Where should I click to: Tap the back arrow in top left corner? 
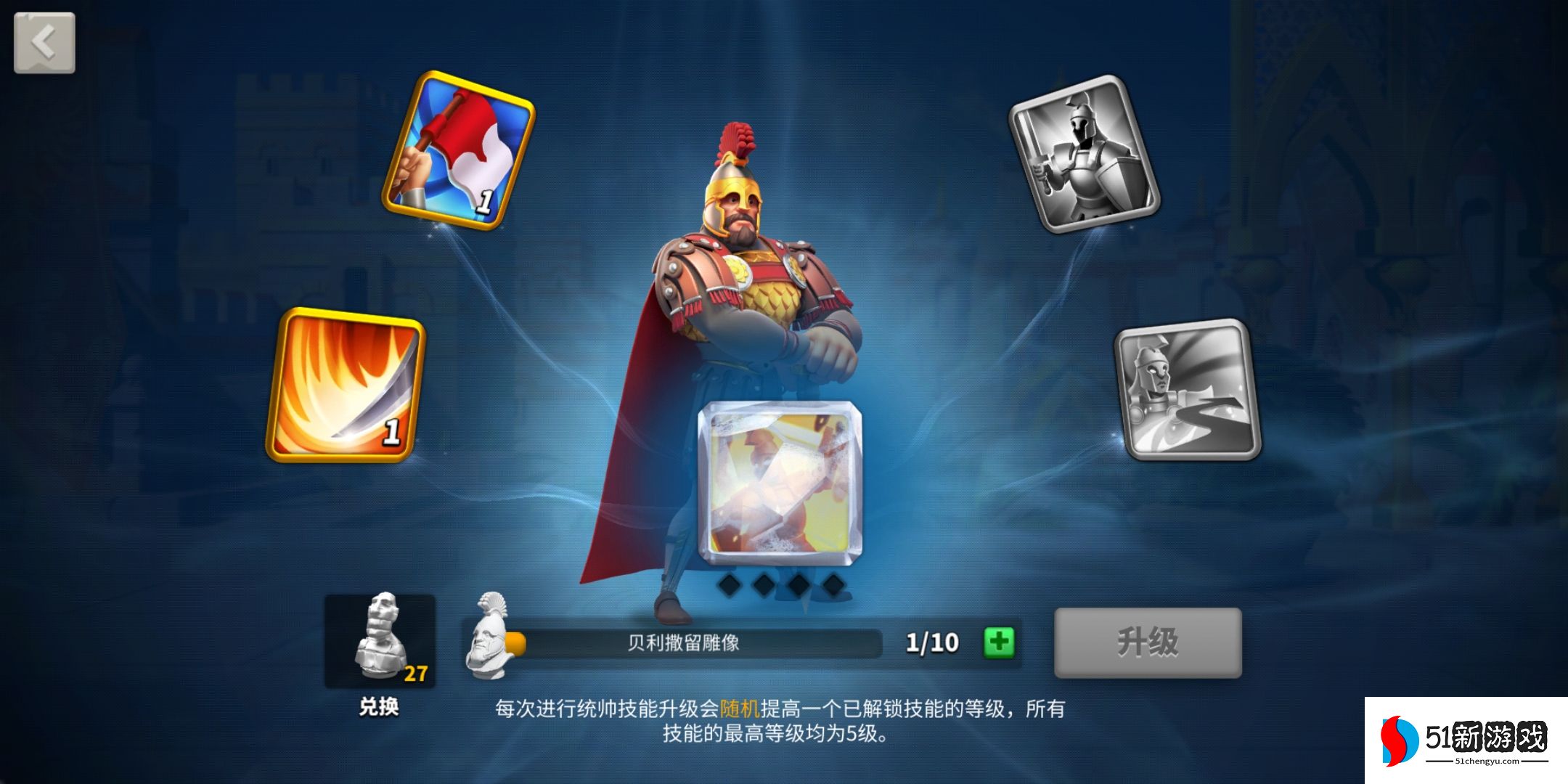44,42
